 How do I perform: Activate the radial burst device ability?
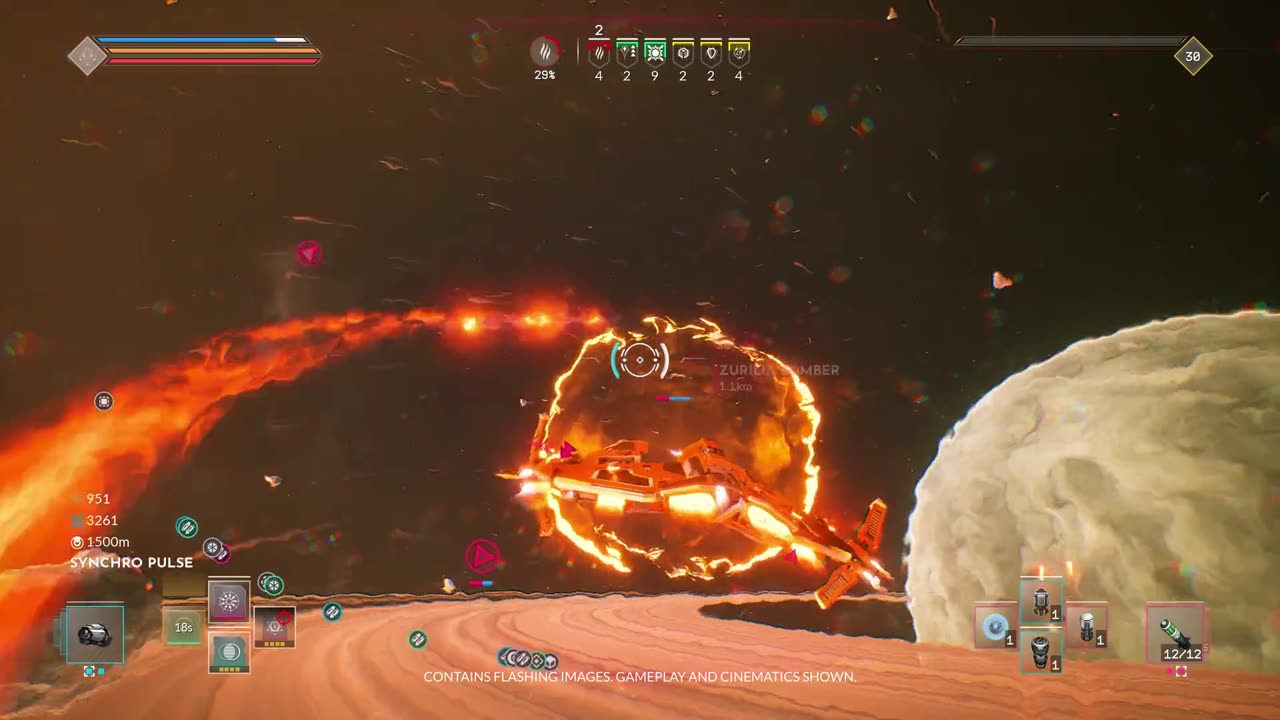click(x=229, y=602)
